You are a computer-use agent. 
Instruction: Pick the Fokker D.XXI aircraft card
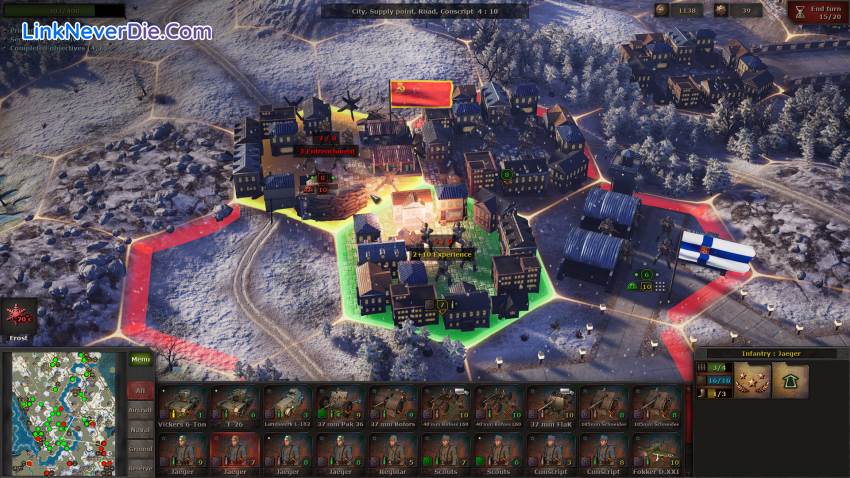click(x=657, y=451)
